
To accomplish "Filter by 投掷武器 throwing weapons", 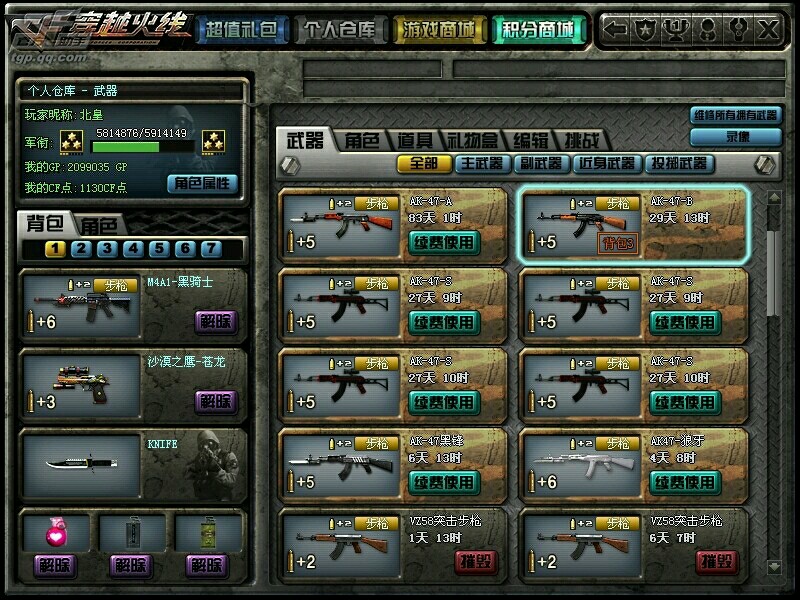I will pos(679,163).
